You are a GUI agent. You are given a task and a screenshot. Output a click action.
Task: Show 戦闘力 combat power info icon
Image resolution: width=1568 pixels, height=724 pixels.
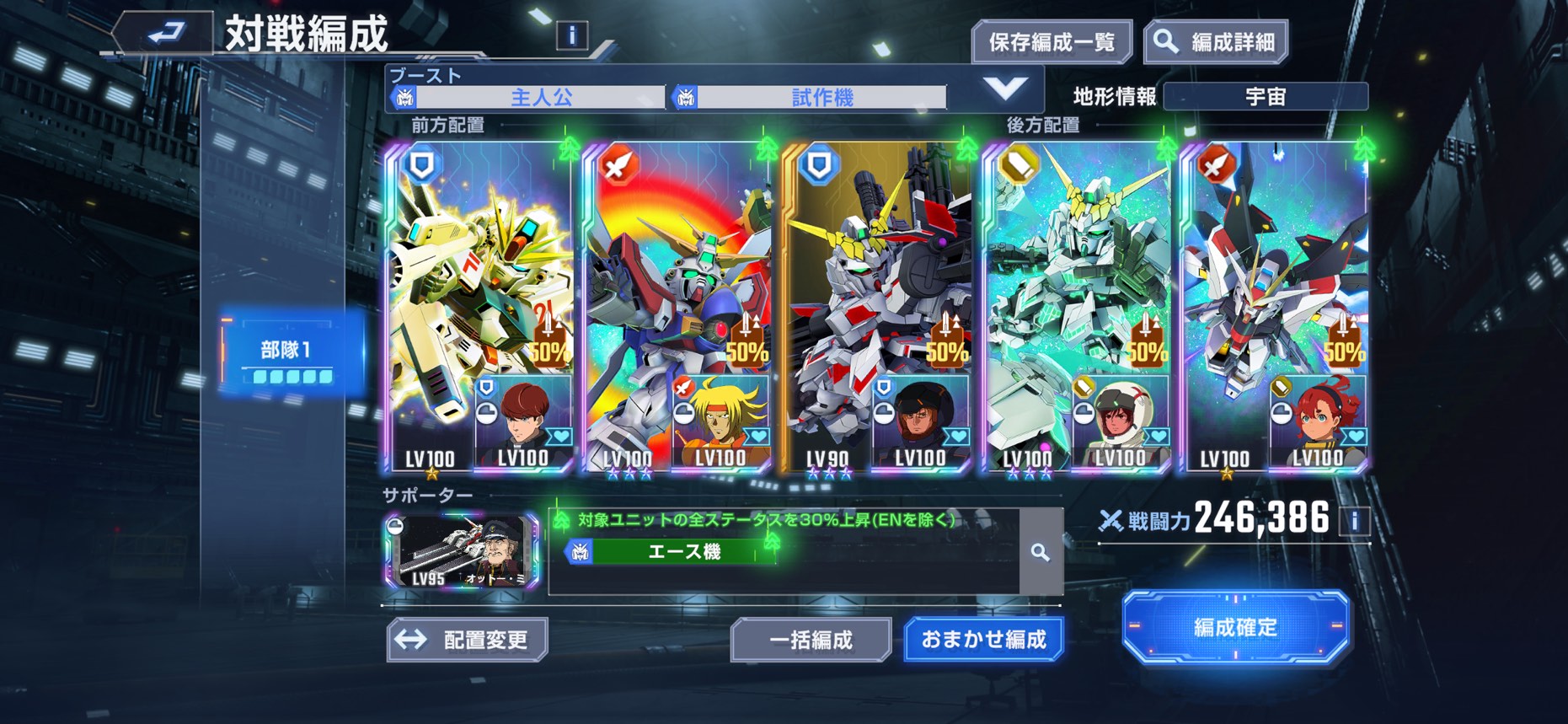click(x=1355, y=520)
